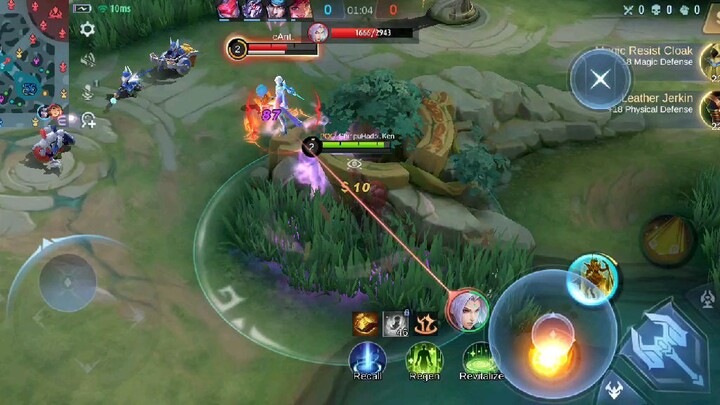Select the grey equipment icon showing 46
Viewport: 720px width, 405px height.
[x=397, y=323]
